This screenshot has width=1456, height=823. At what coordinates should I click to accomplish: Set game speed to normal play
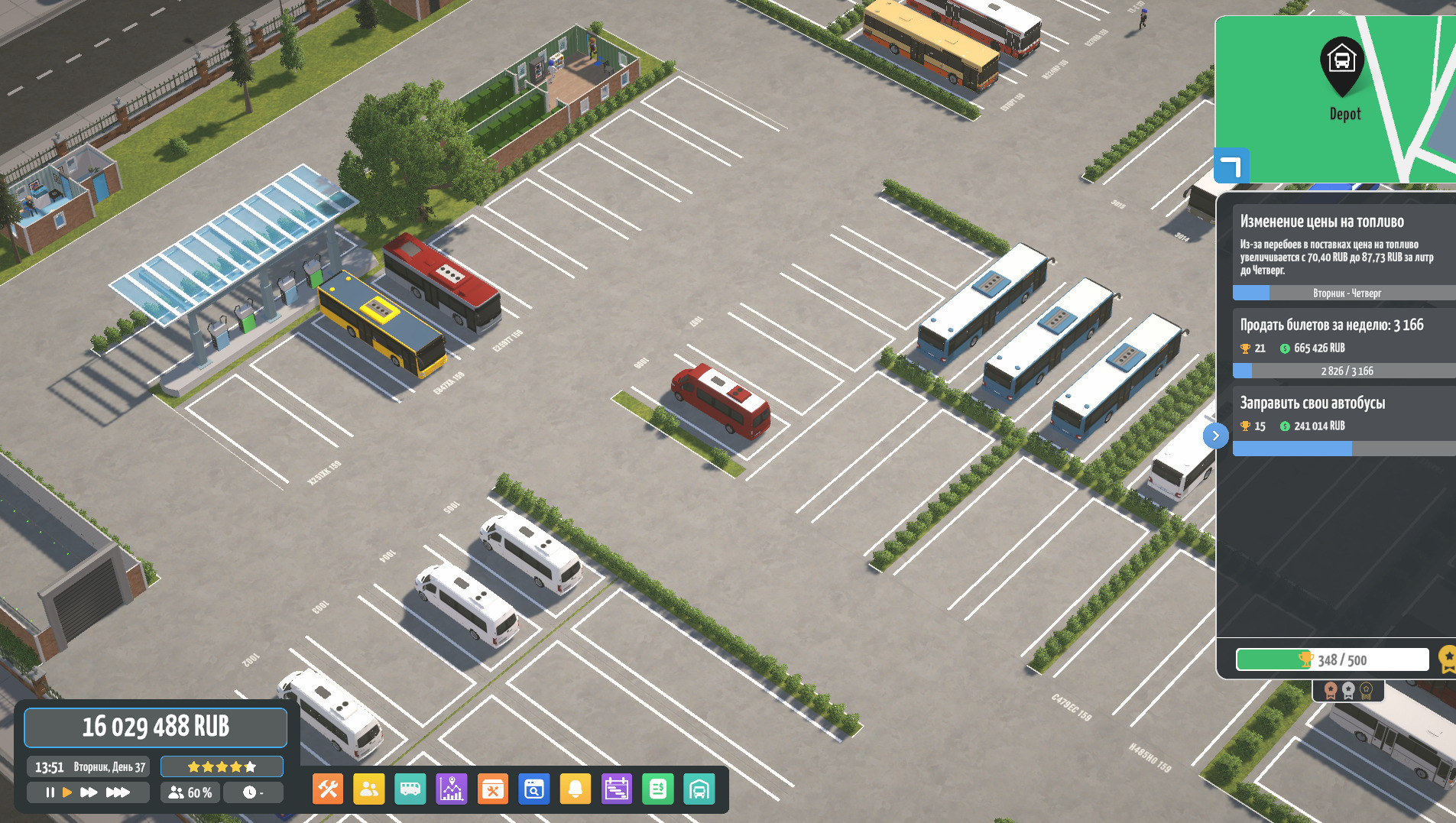tap(67, 792)
